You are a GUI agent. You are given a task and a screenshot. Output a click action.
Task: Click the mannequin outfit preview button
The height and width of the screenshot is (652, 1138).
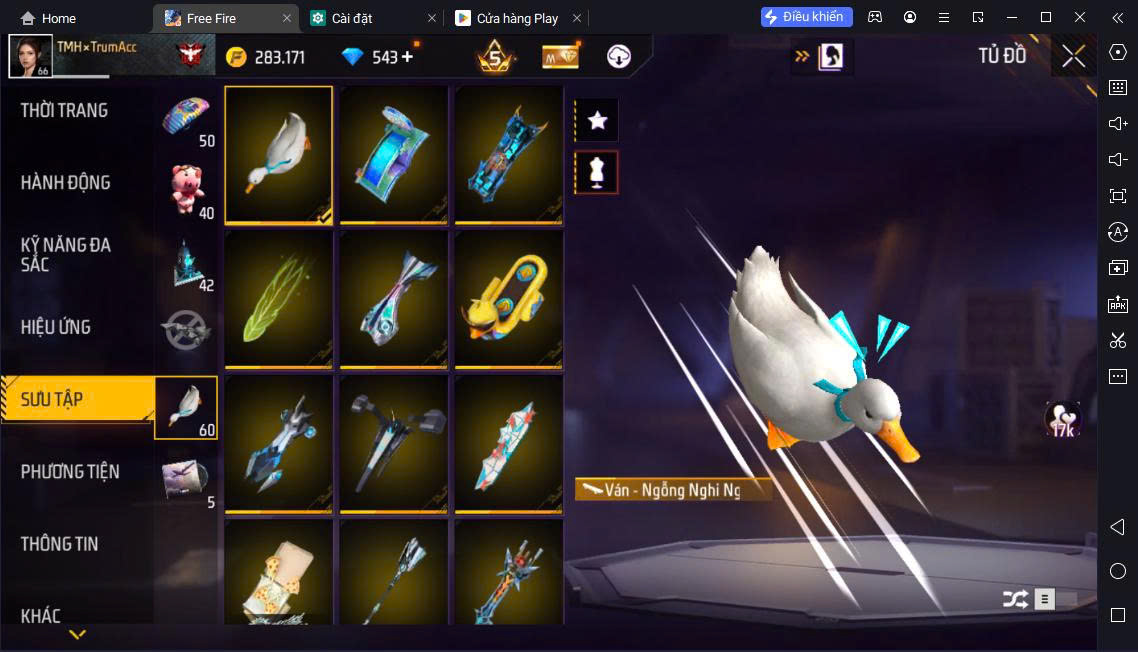[x=598, y=173]
